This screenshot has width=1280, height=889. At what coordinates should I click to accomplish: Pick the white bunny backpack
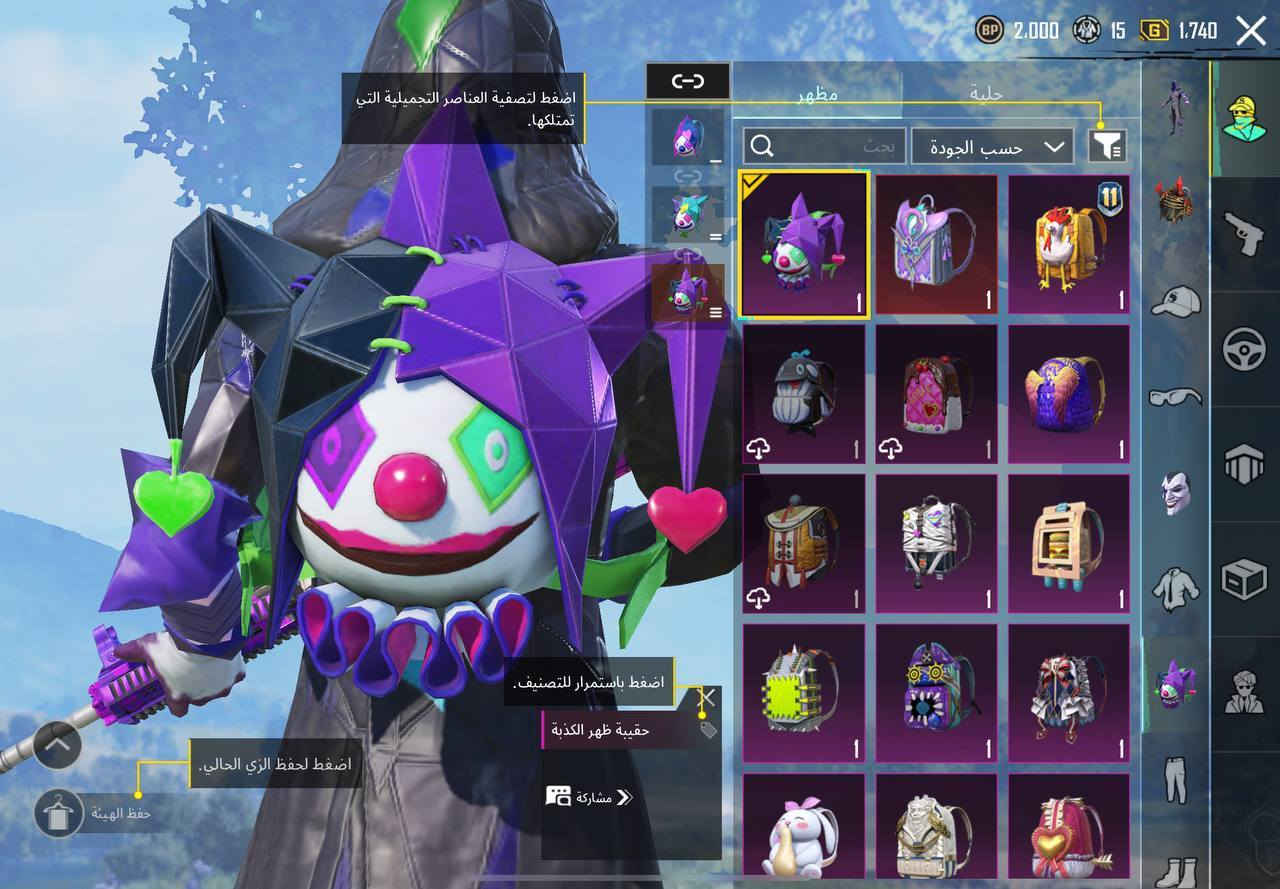tap(804, 833)
